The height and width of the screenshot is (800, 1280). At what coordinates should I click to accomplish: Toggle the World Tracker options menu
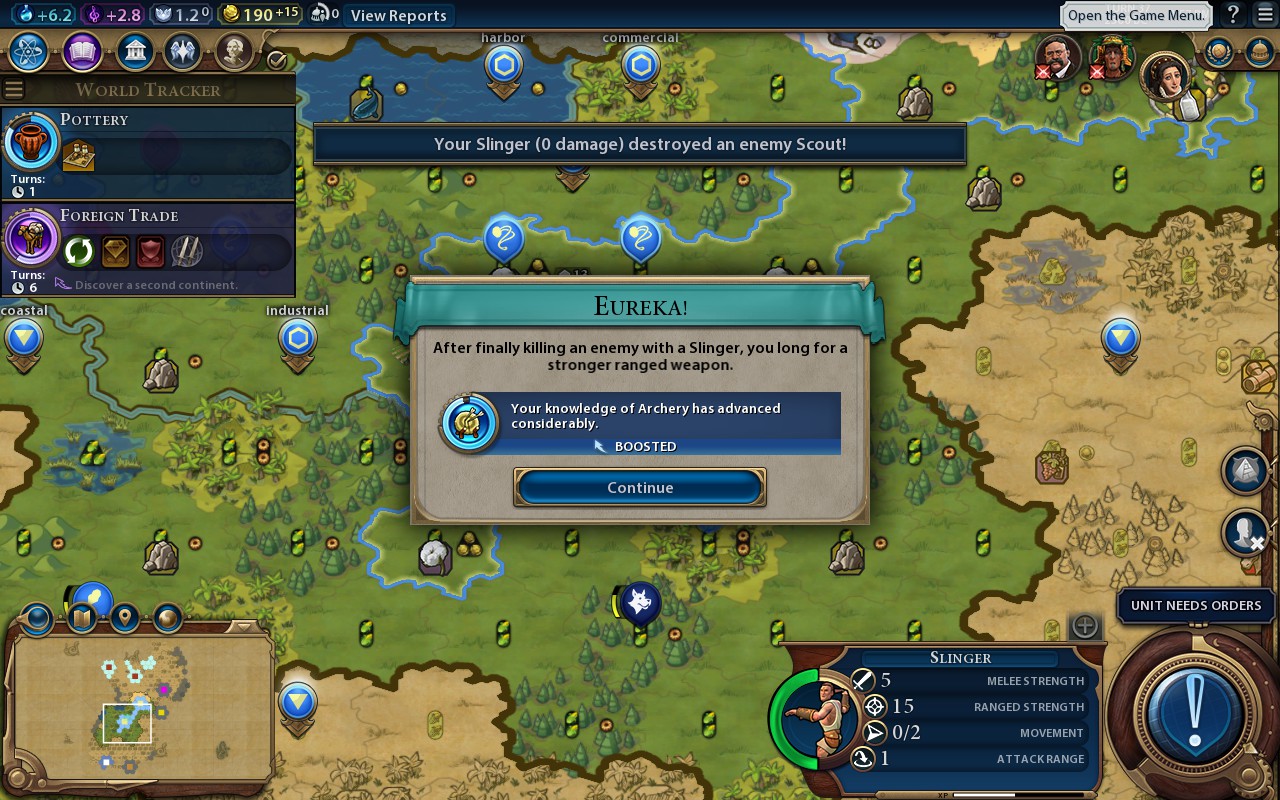pos(13,89)
